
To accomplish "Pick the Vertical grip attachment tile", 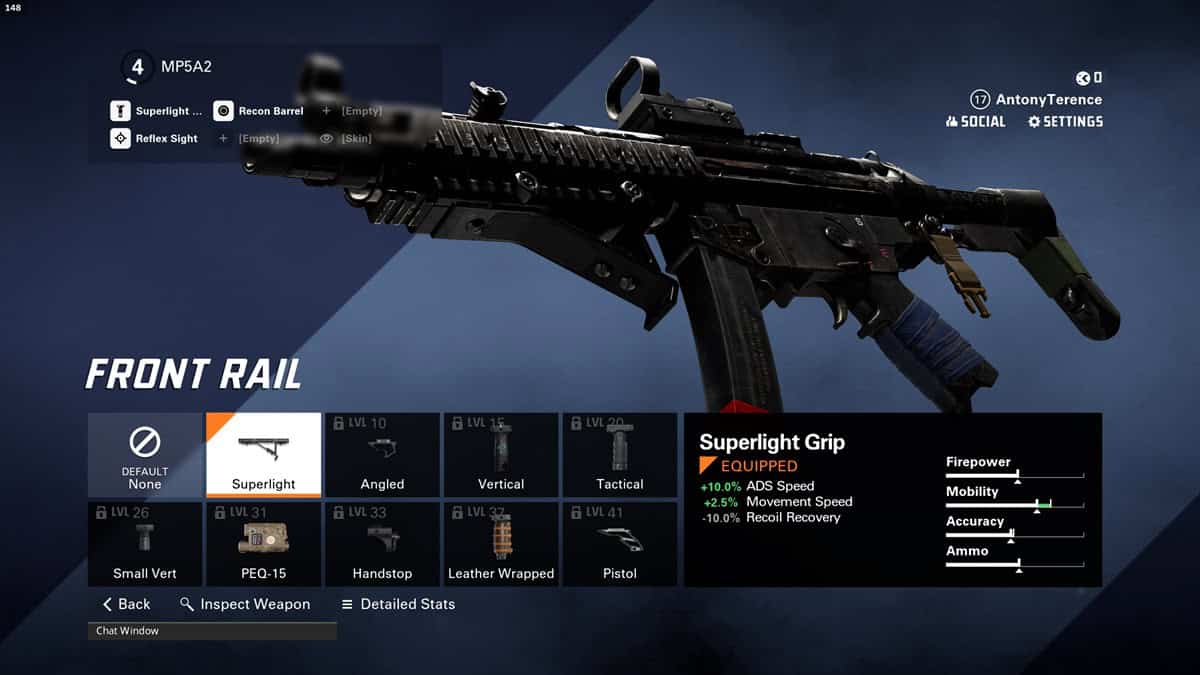I will (x=501, y=455).
